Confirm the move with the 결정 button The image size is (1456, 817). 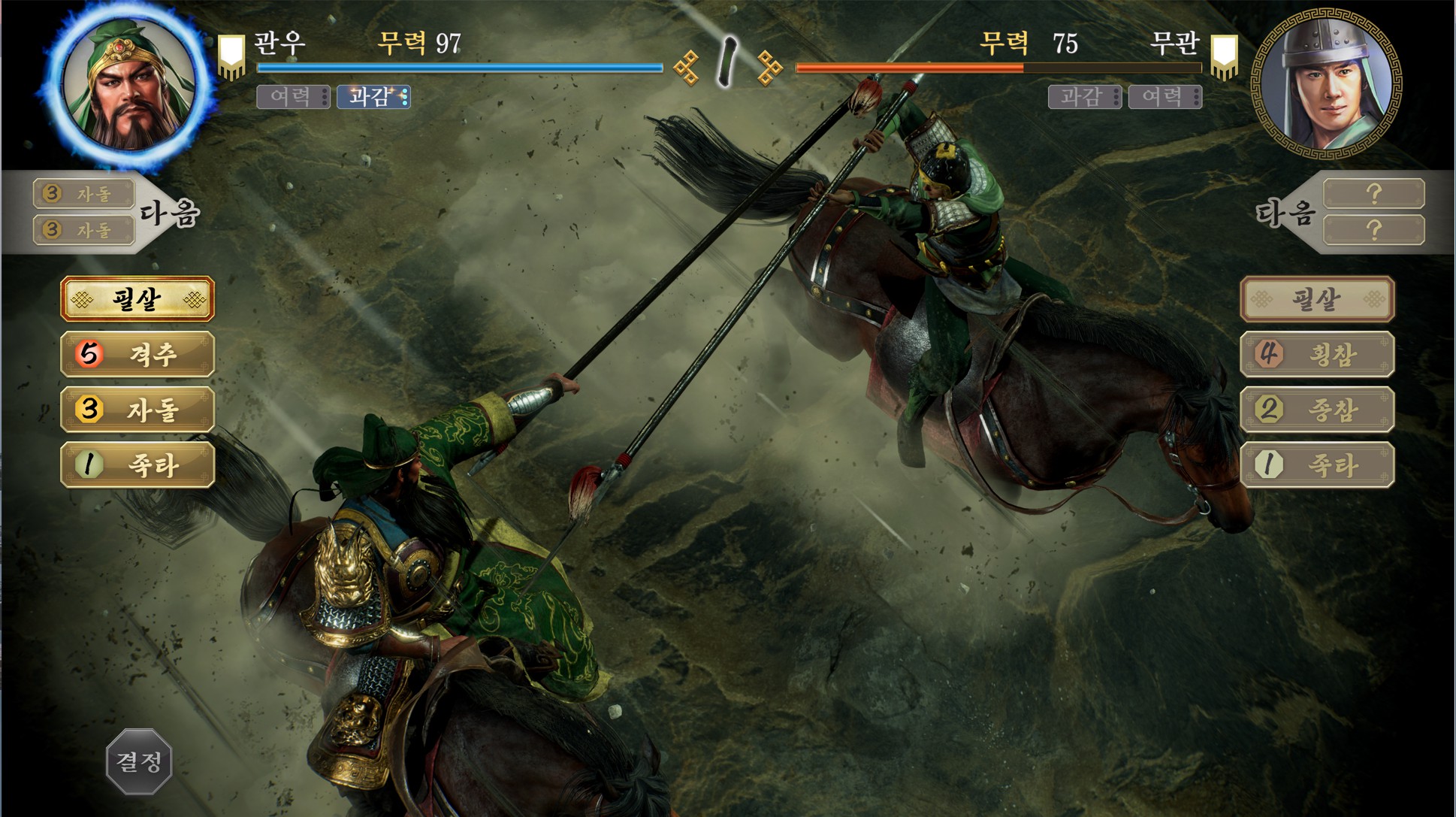point(139,761)
